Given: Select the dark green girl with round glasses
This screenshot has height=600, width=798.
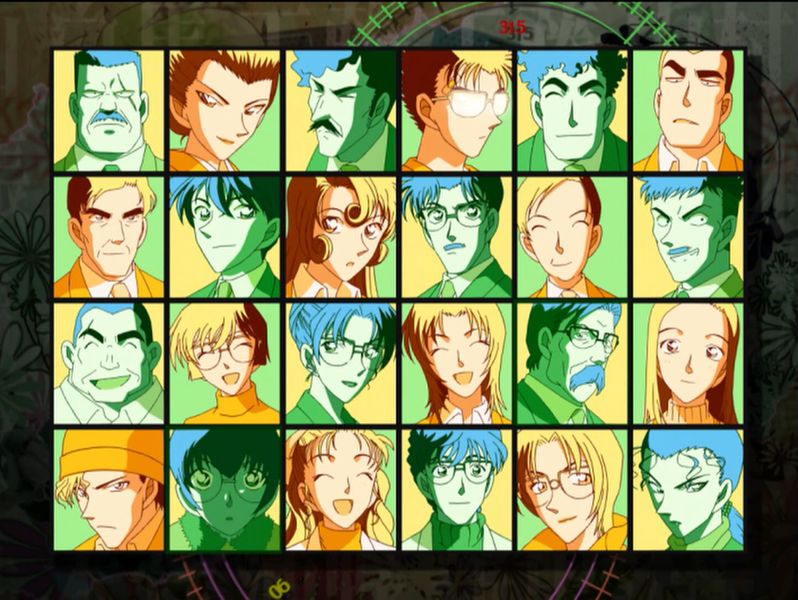Looking at the screenshot, I should pyautogui.click(x=224, y=489).
